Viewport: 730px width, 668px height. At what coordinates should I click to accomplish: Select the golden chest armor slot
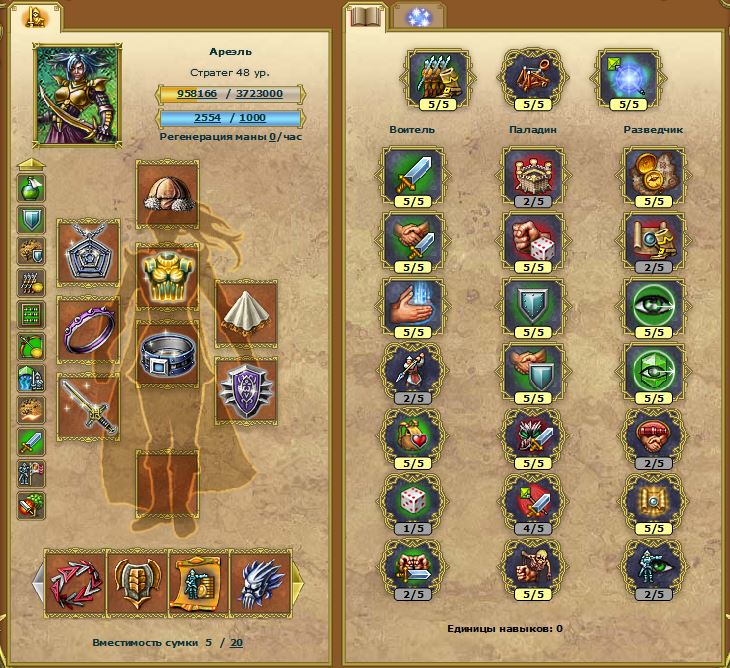(x=167, y=273)
